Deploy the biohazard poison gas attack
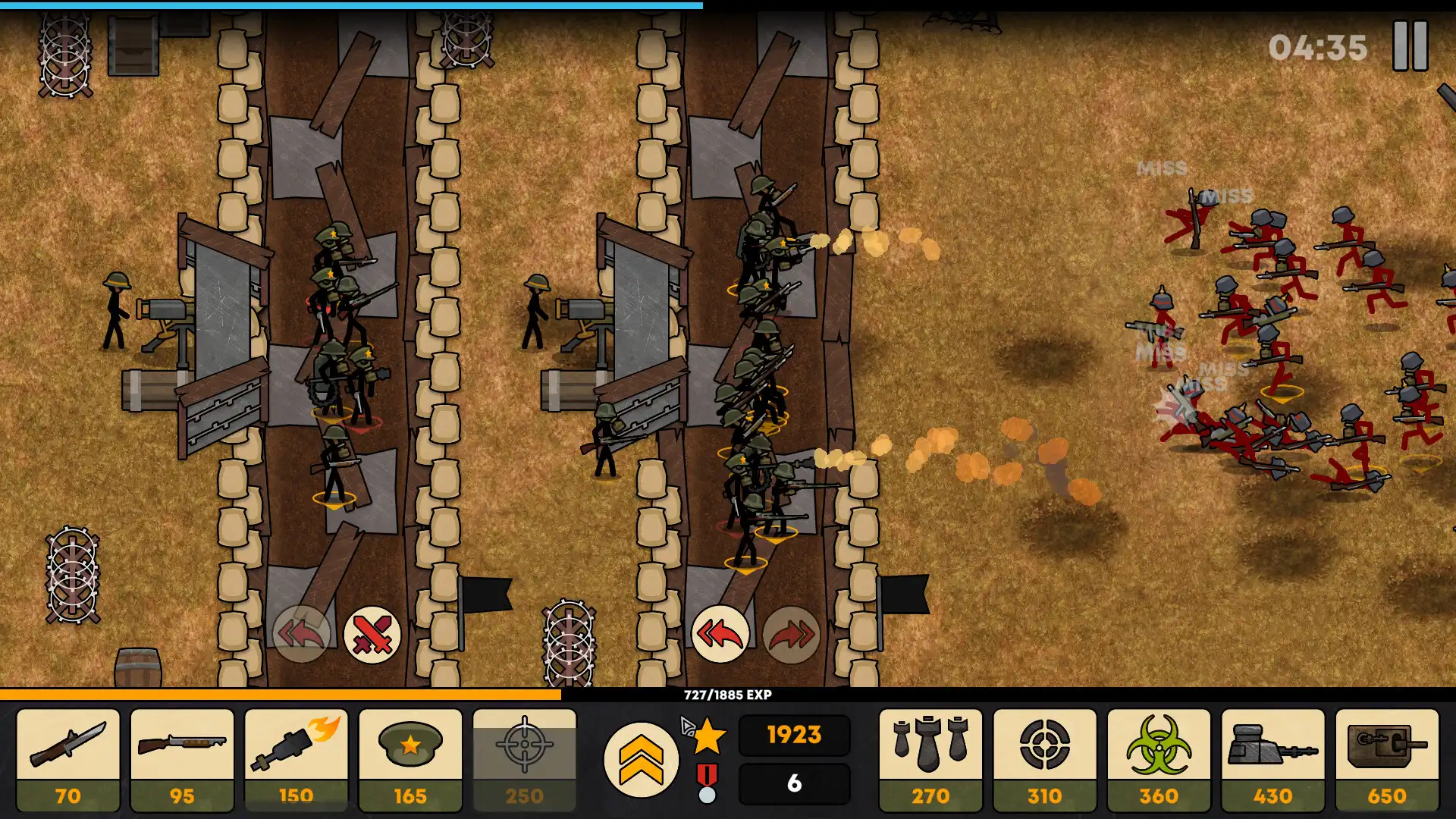Viewport: 1456px width, 819px height. click(x=1158, y=758)
